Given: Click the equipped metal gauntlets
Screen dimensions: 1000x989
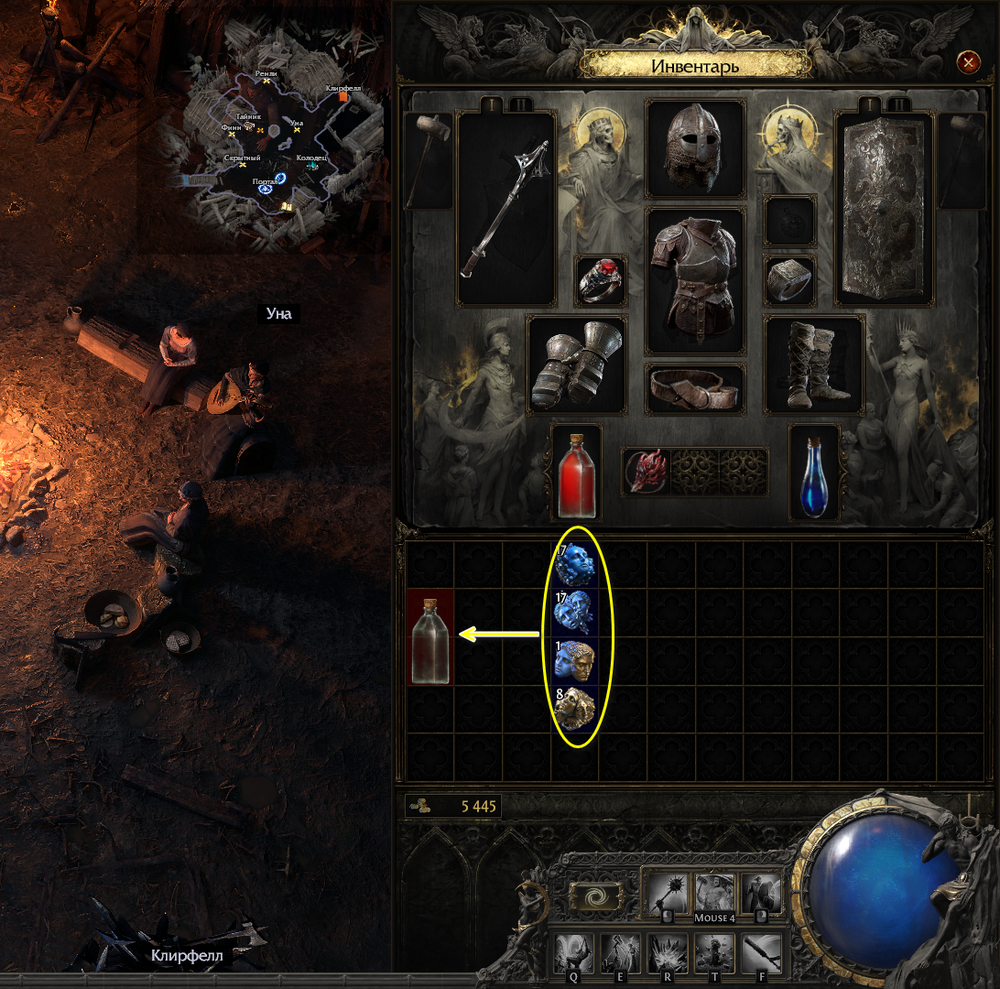Looking at the screenshot, I should tap(577, 364).
